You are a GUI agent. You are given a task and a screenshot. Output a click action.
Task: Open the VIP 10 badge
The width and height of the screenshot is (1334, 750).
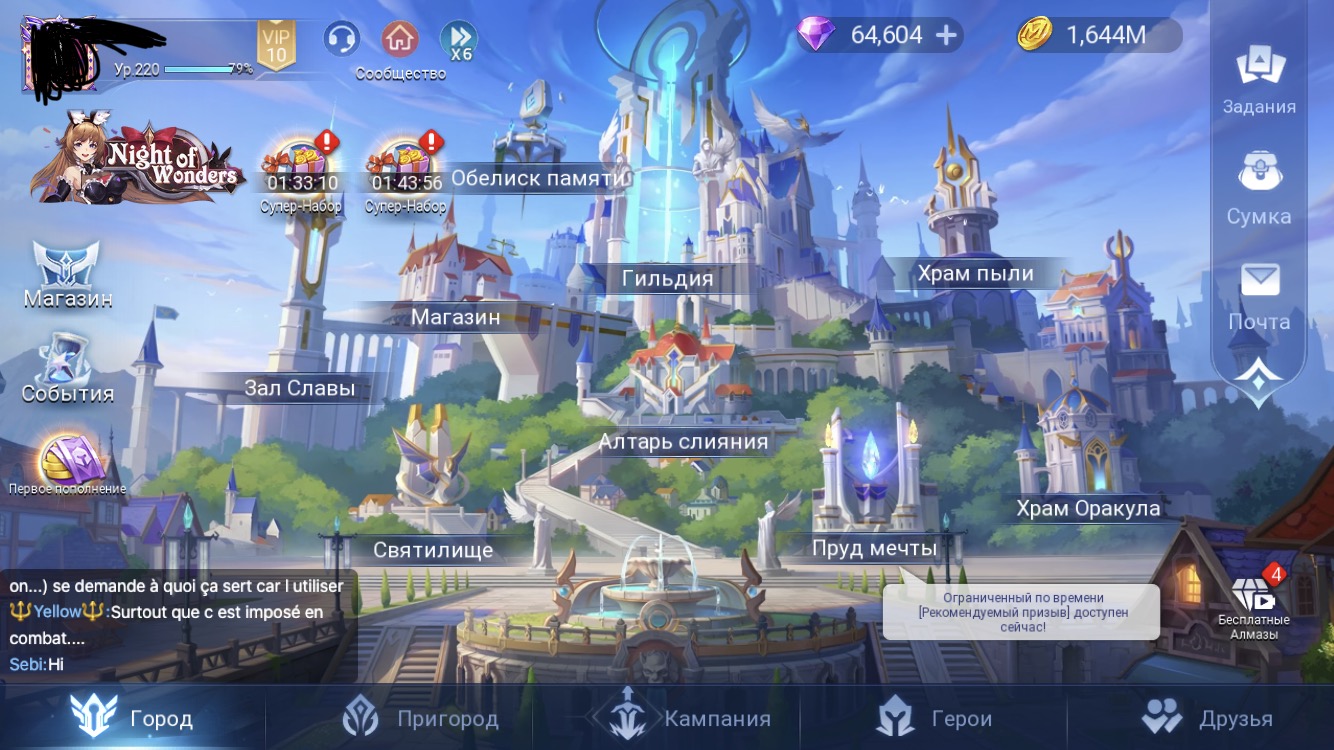click(276, 45)
